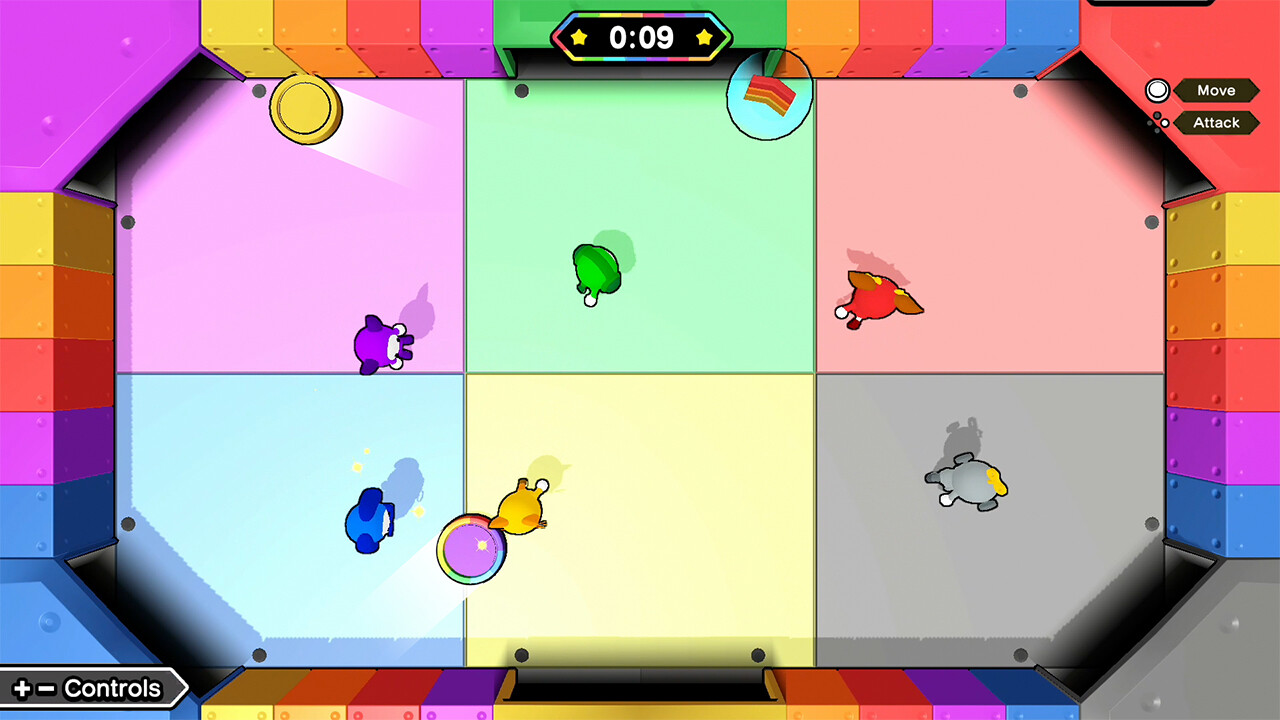Click the left star on the timer banner
This screenshot has height=720, width=1280.
577,36
